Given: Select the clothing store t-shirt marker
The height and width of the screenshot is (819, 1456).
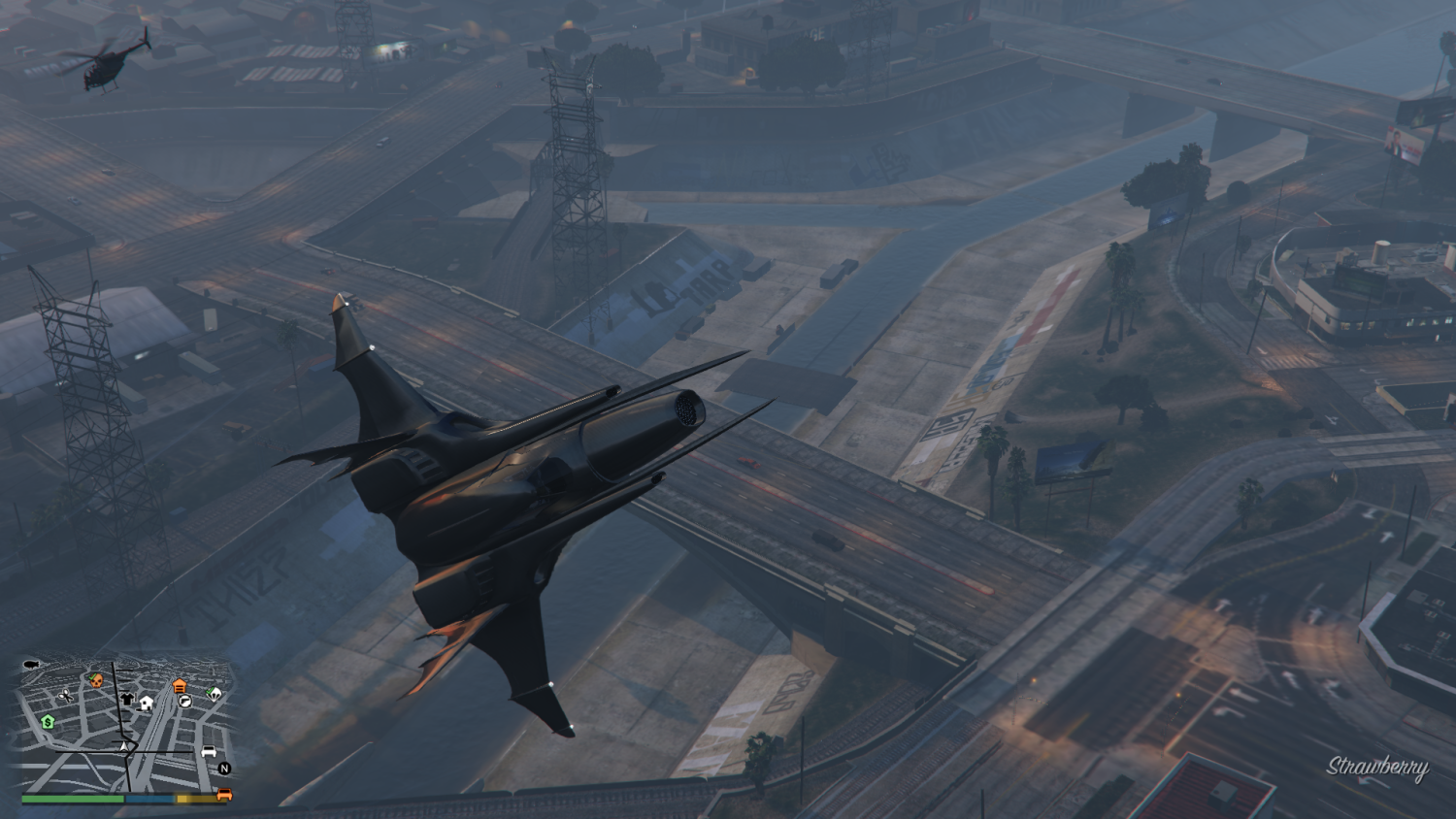Looking at the screenshot, I should pos(127,699).
